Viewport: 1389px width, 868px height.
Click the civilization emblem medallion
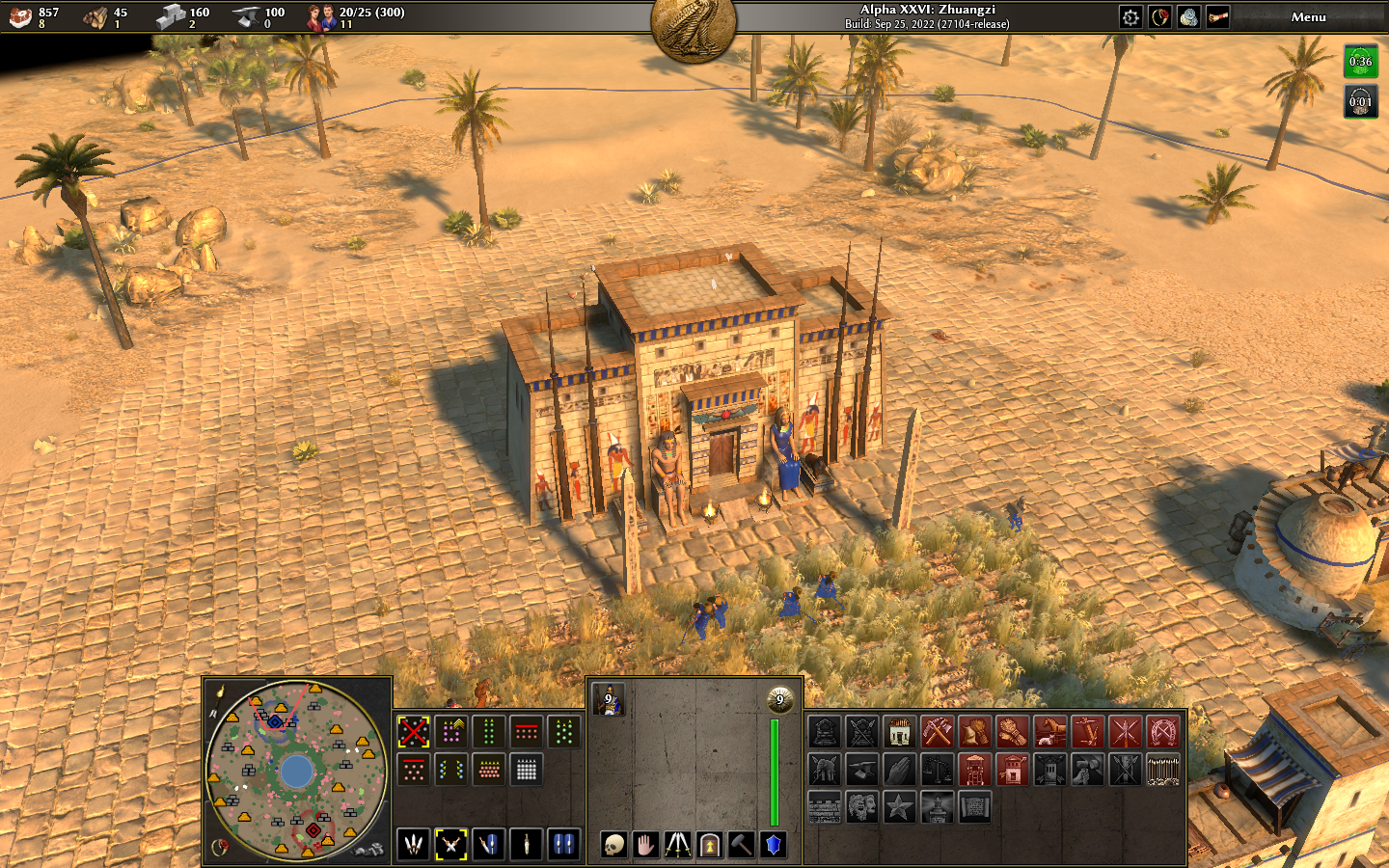(x=694, y=27)
